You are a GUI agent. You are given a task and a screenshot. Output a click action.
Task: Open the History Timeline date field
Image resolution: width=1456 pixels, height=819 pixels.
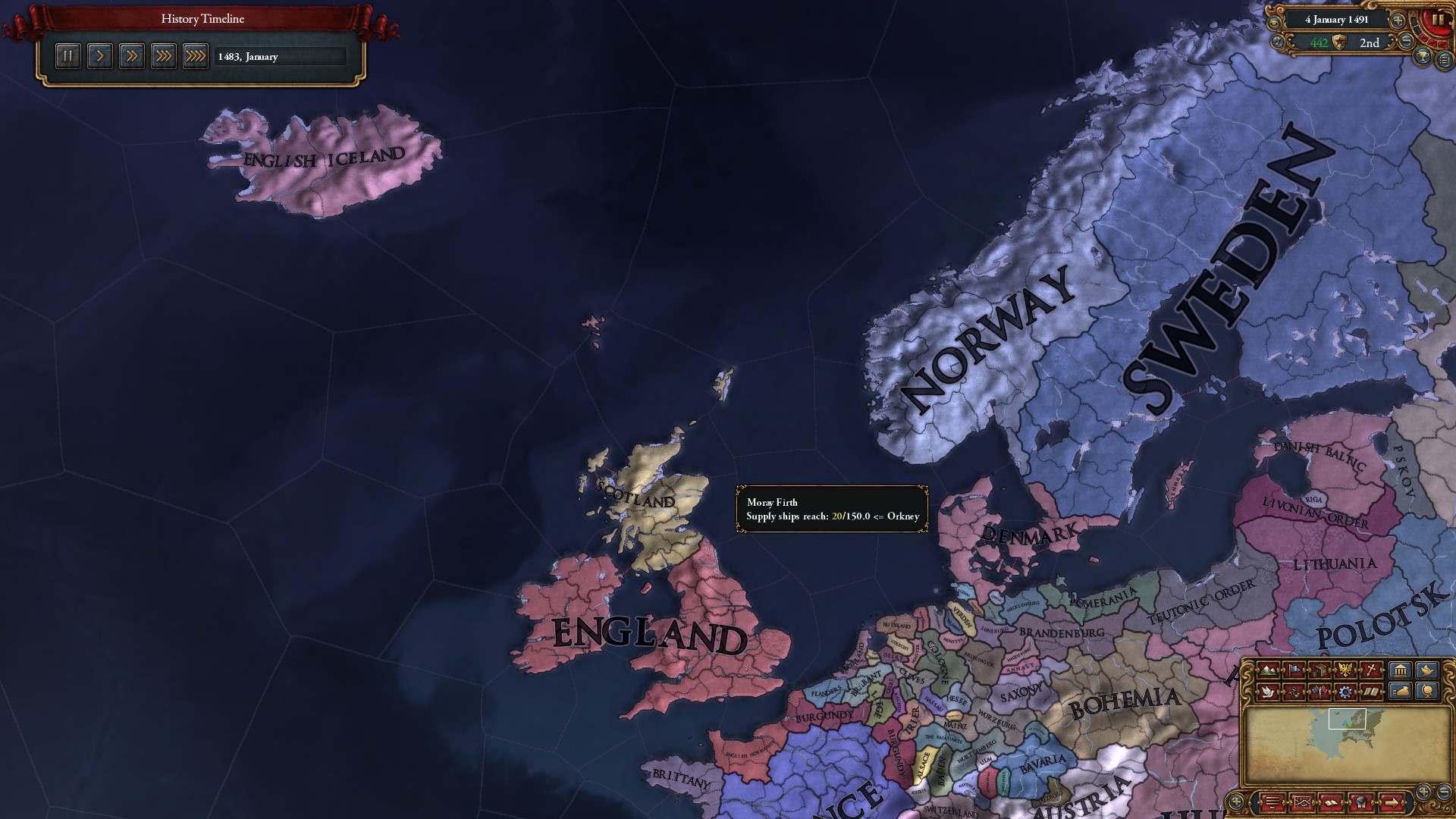[x=281, y=56]
